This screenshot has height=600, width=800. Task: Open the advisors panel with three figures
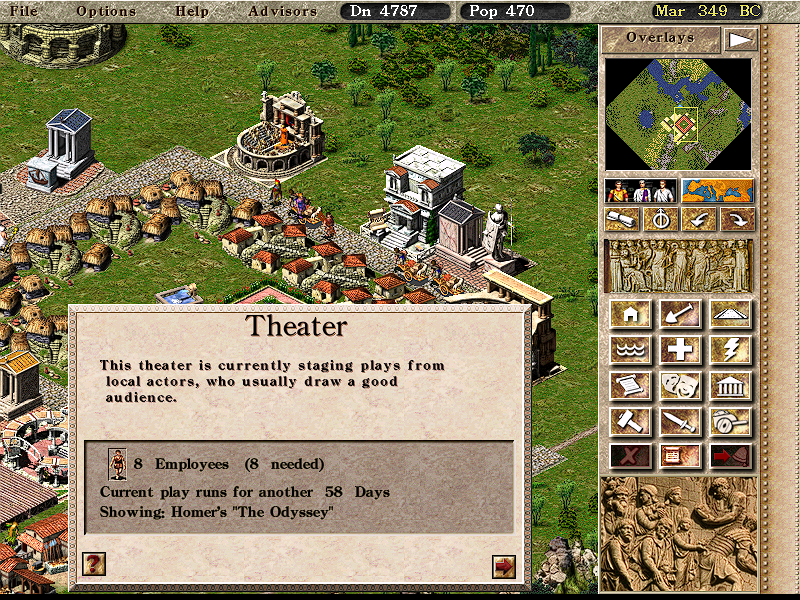coord(641,190)
